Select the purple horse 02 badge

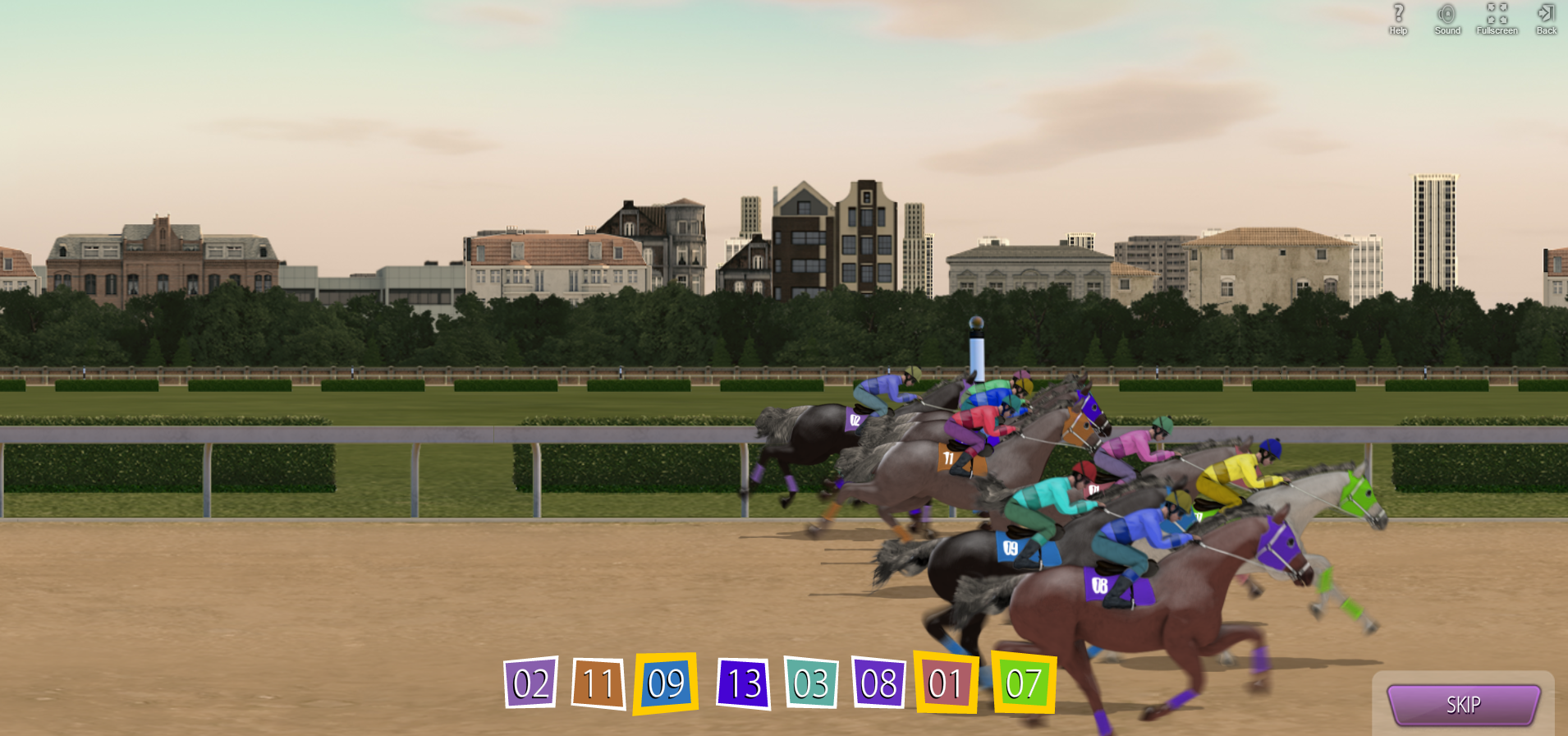(531, 683)
